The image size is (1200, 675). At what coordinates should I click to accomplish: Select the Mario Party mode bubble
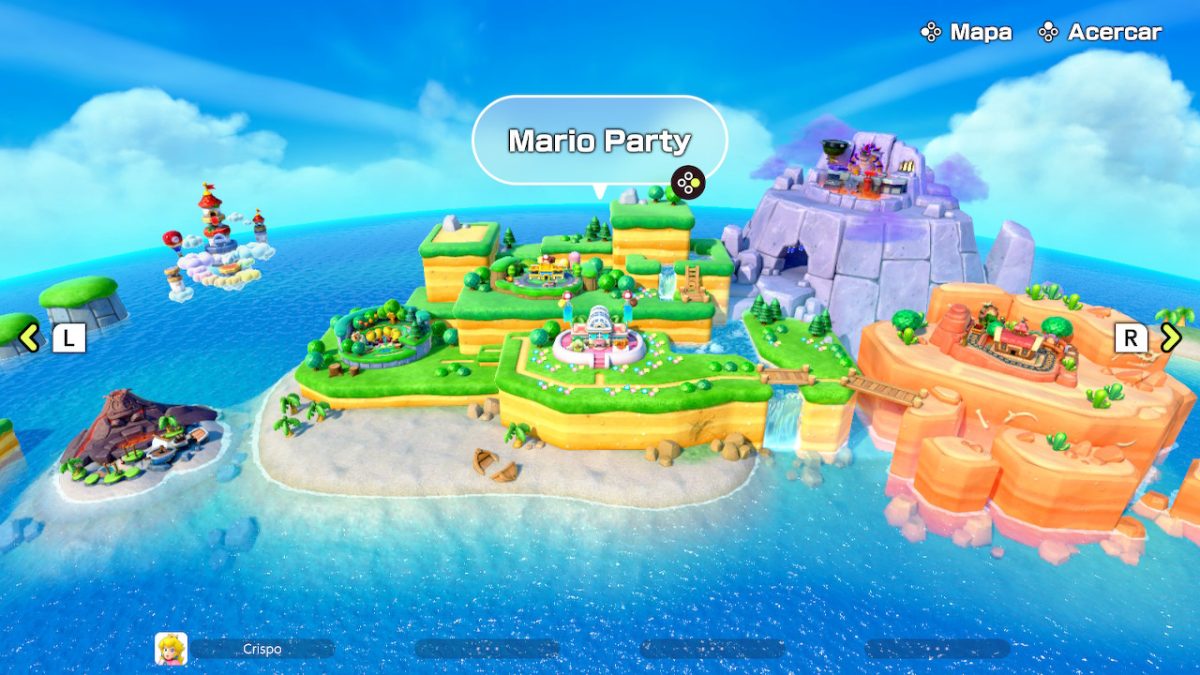click(x=599, y=141)
